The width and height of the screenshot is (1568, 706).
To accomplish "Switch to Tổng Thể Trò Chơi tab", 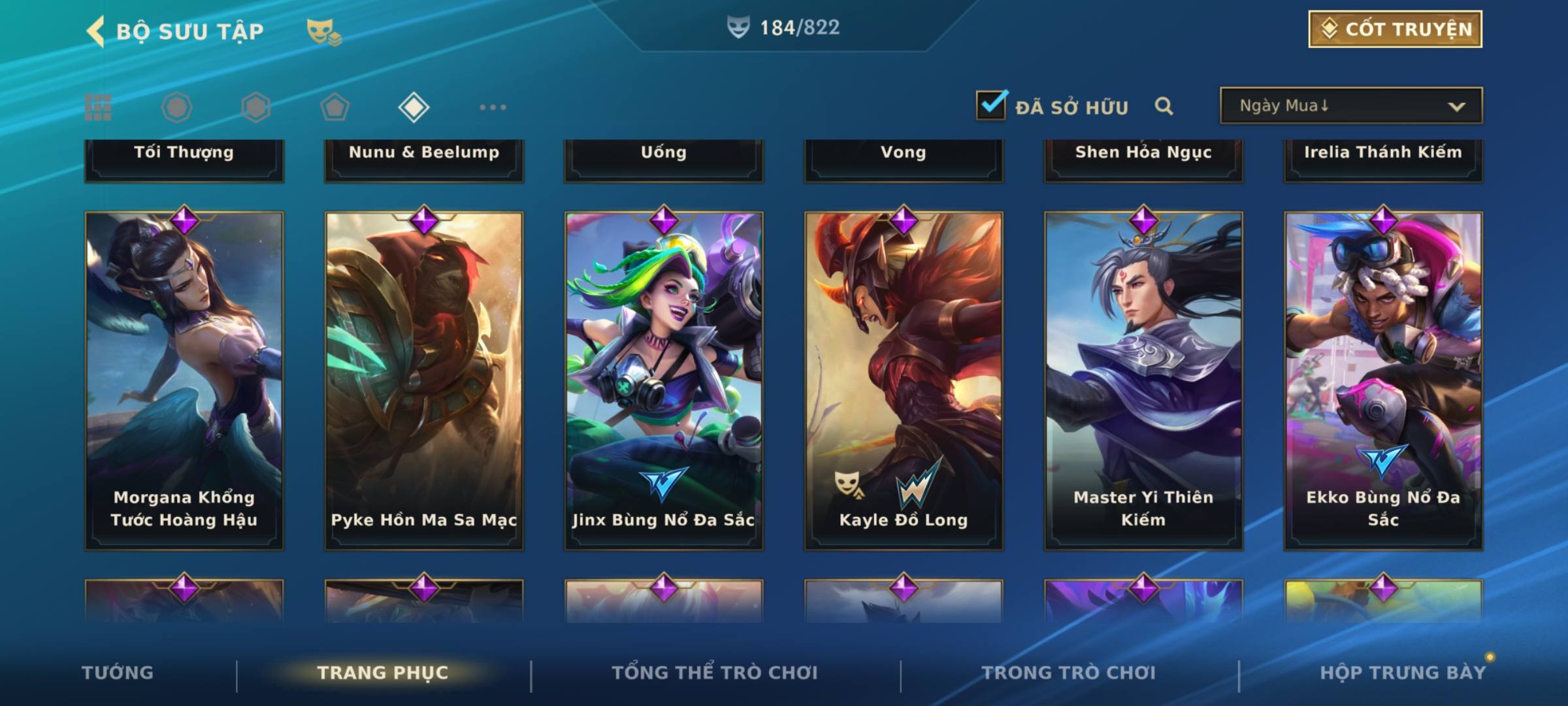I will pos(715,673).
